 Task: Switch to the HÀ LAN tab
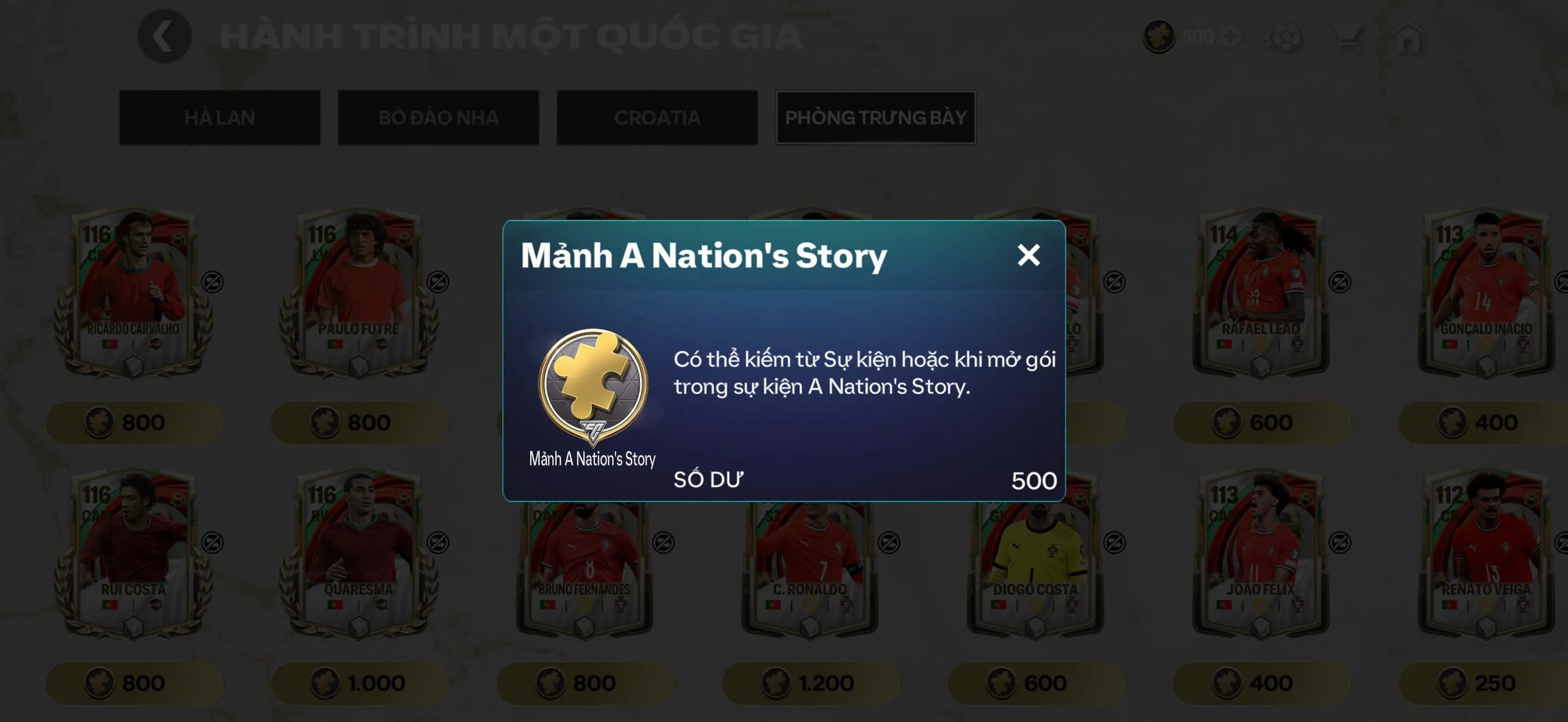219,118
